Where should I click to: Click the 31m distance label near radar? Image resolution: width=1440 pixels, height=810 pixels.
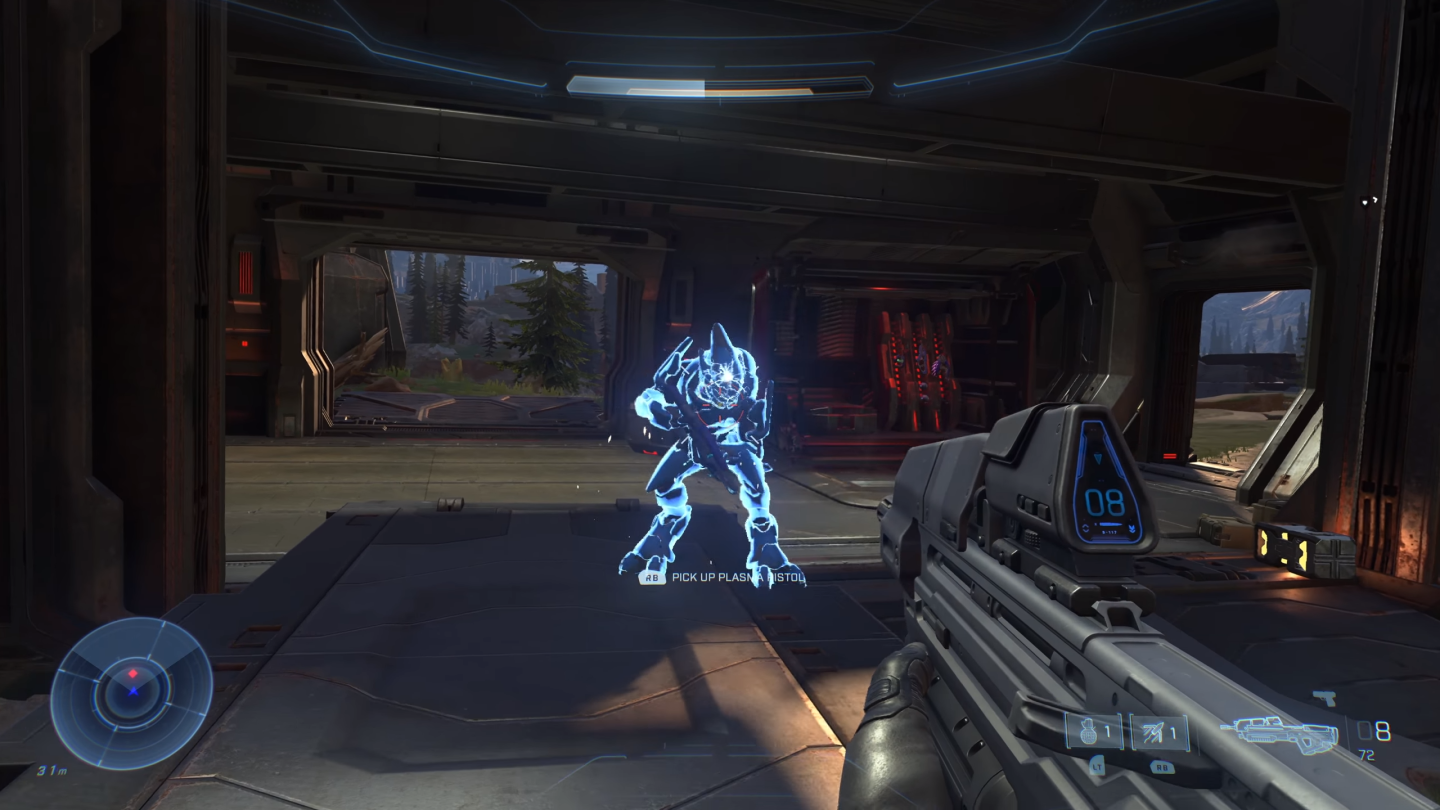tap(52, 770)
